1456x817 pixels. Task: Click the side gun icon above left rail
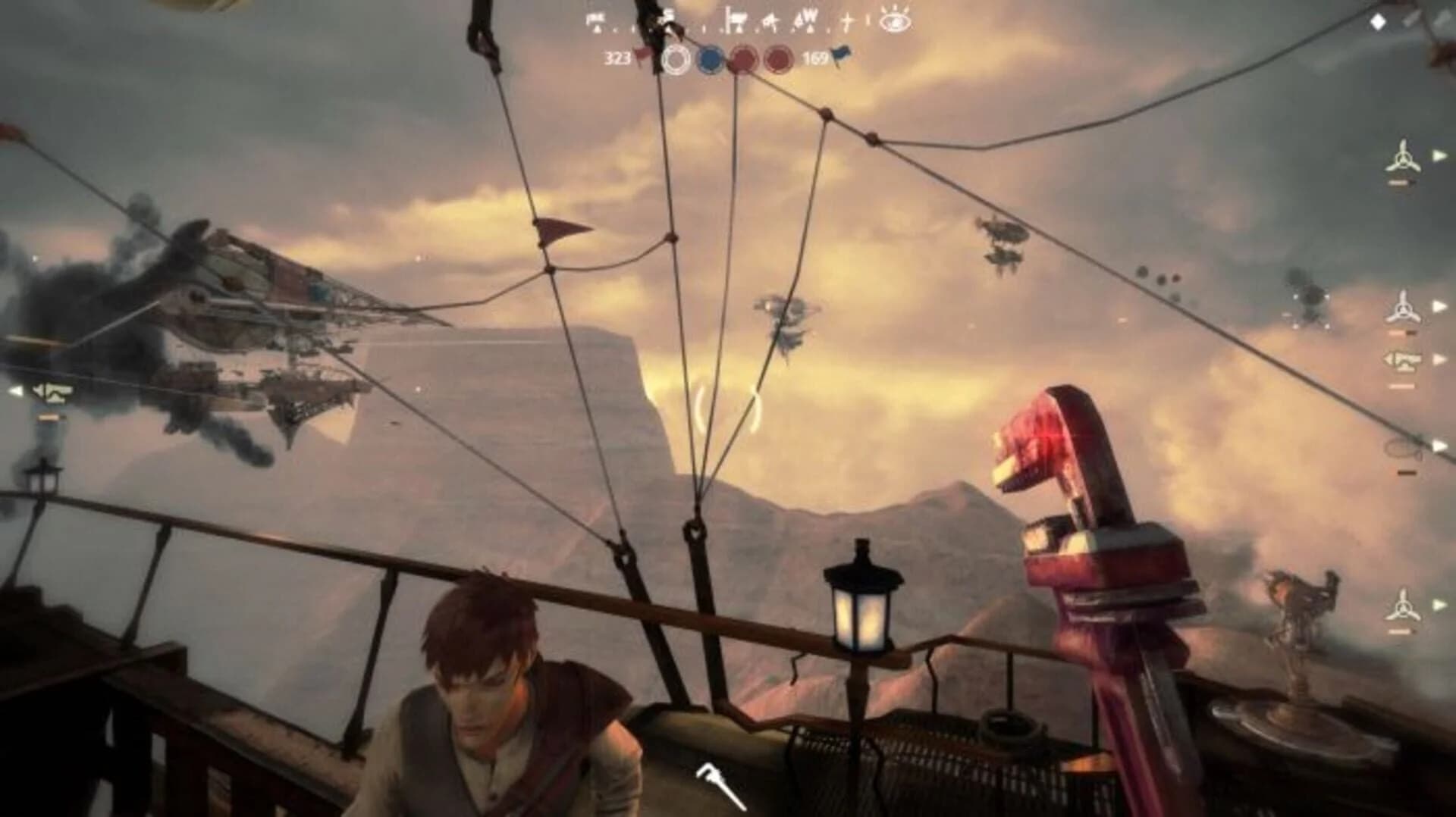point(53,392)
